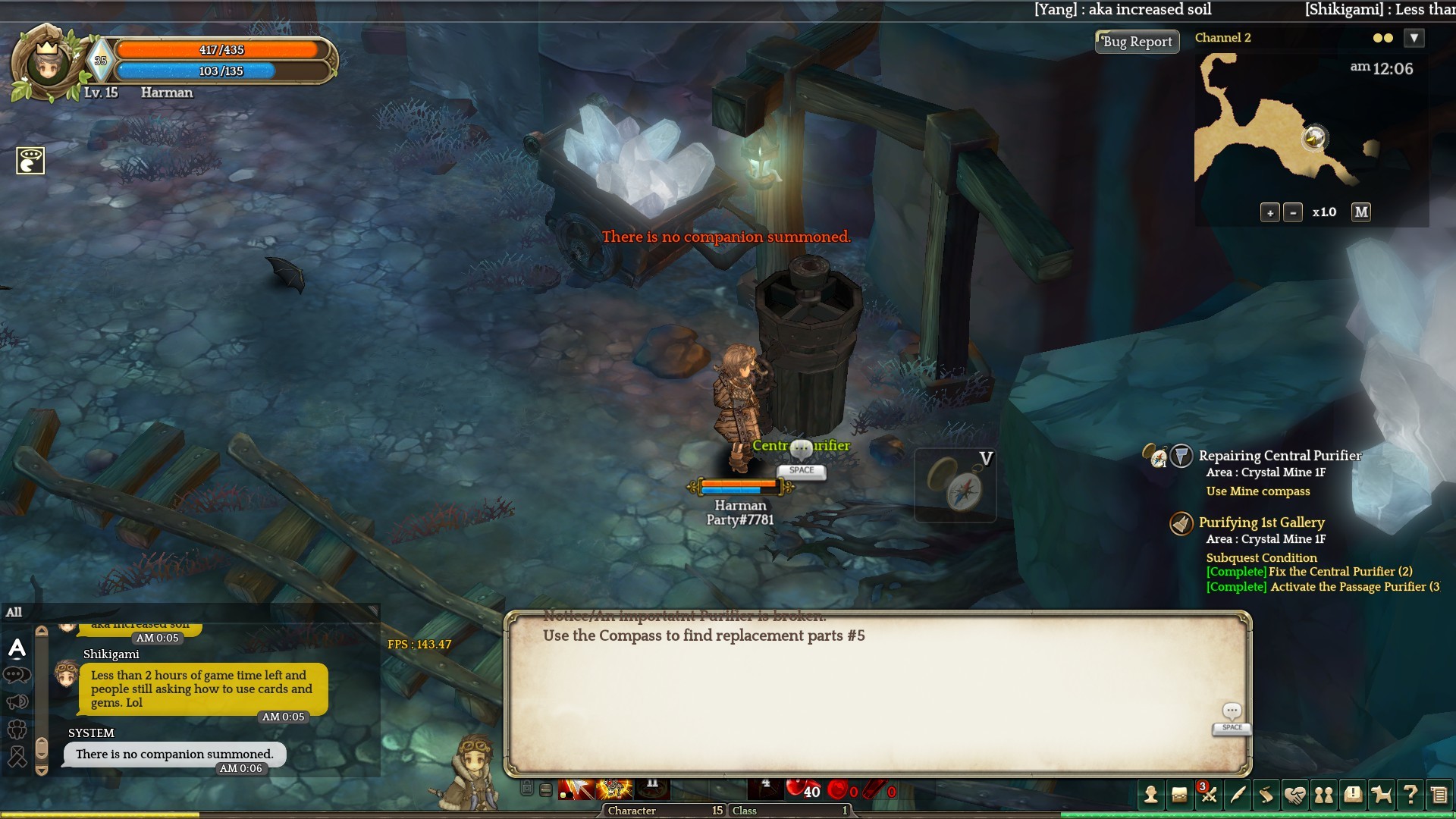Image resolution: width=1456 pixels, height=819 pixels.
Task: Open the inventory bag icon
Action: 1179,795
